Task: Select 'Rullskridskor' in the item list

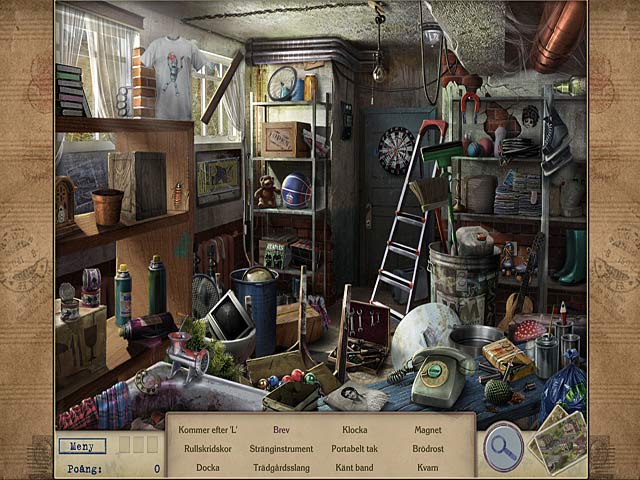Action: click(x=208, y=449)
